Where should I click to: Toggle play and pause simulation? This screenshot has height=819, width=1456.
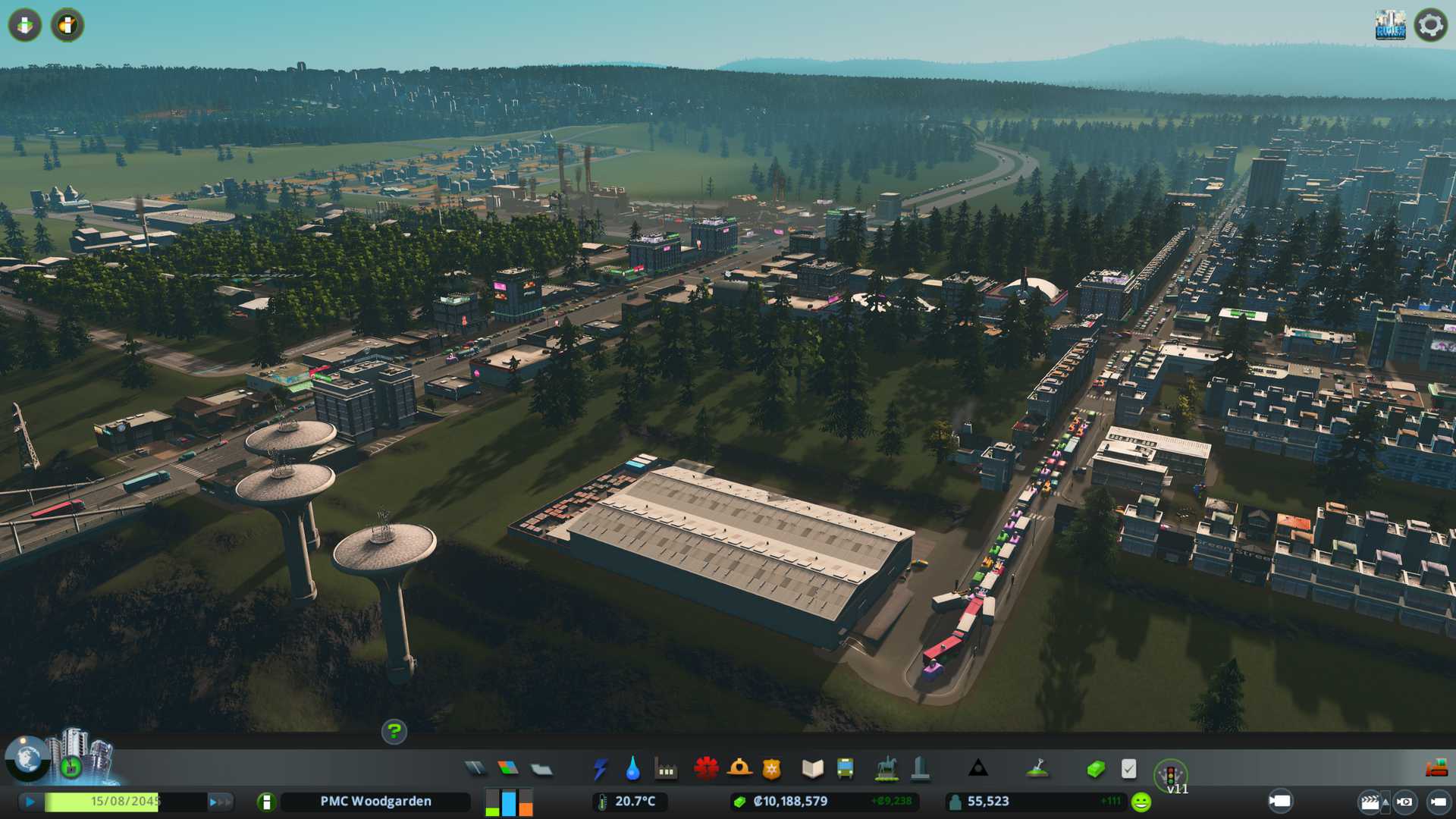30,802
